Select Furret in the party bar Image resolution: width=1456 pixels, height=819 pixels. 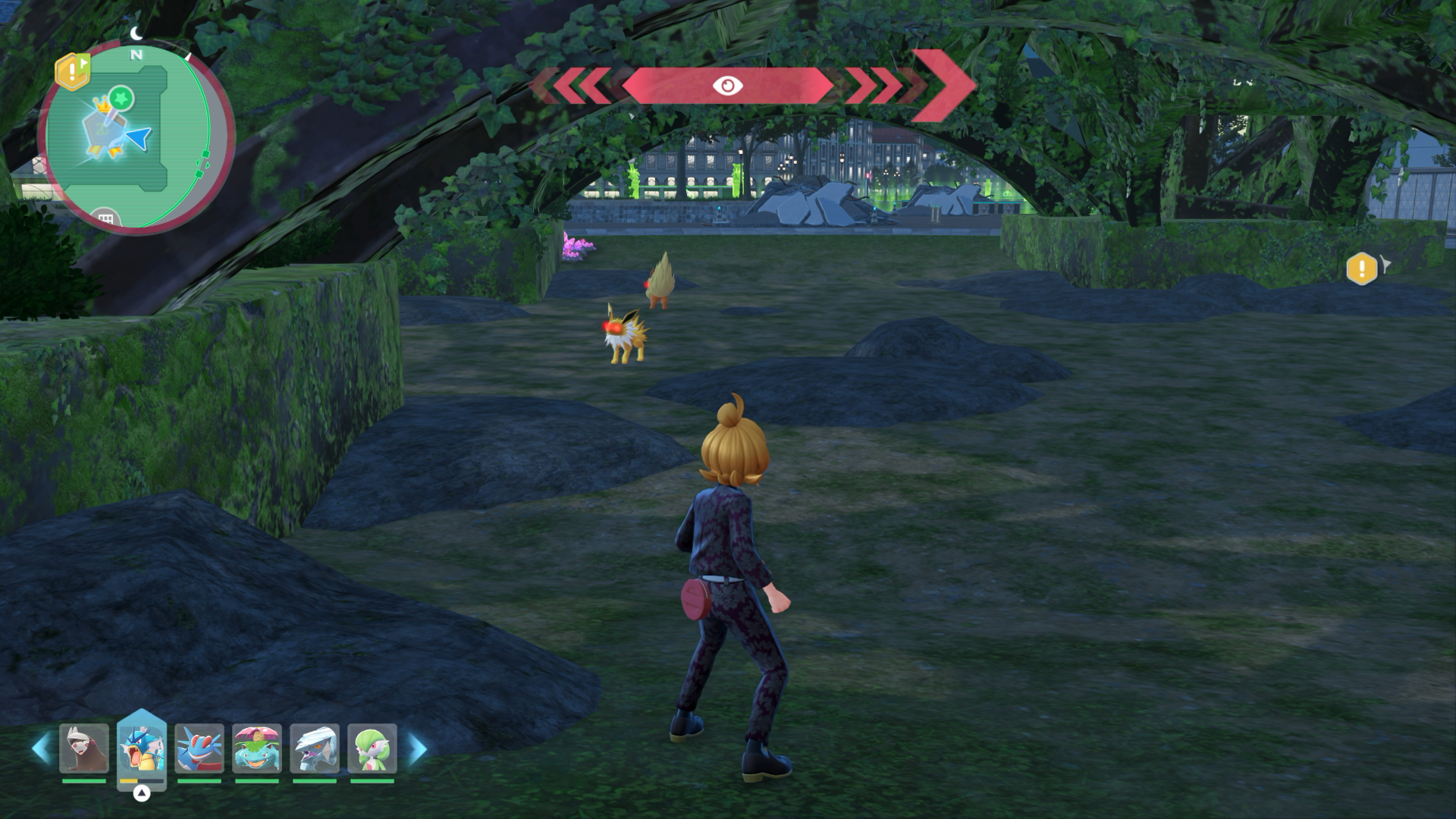tap(84, 748)
